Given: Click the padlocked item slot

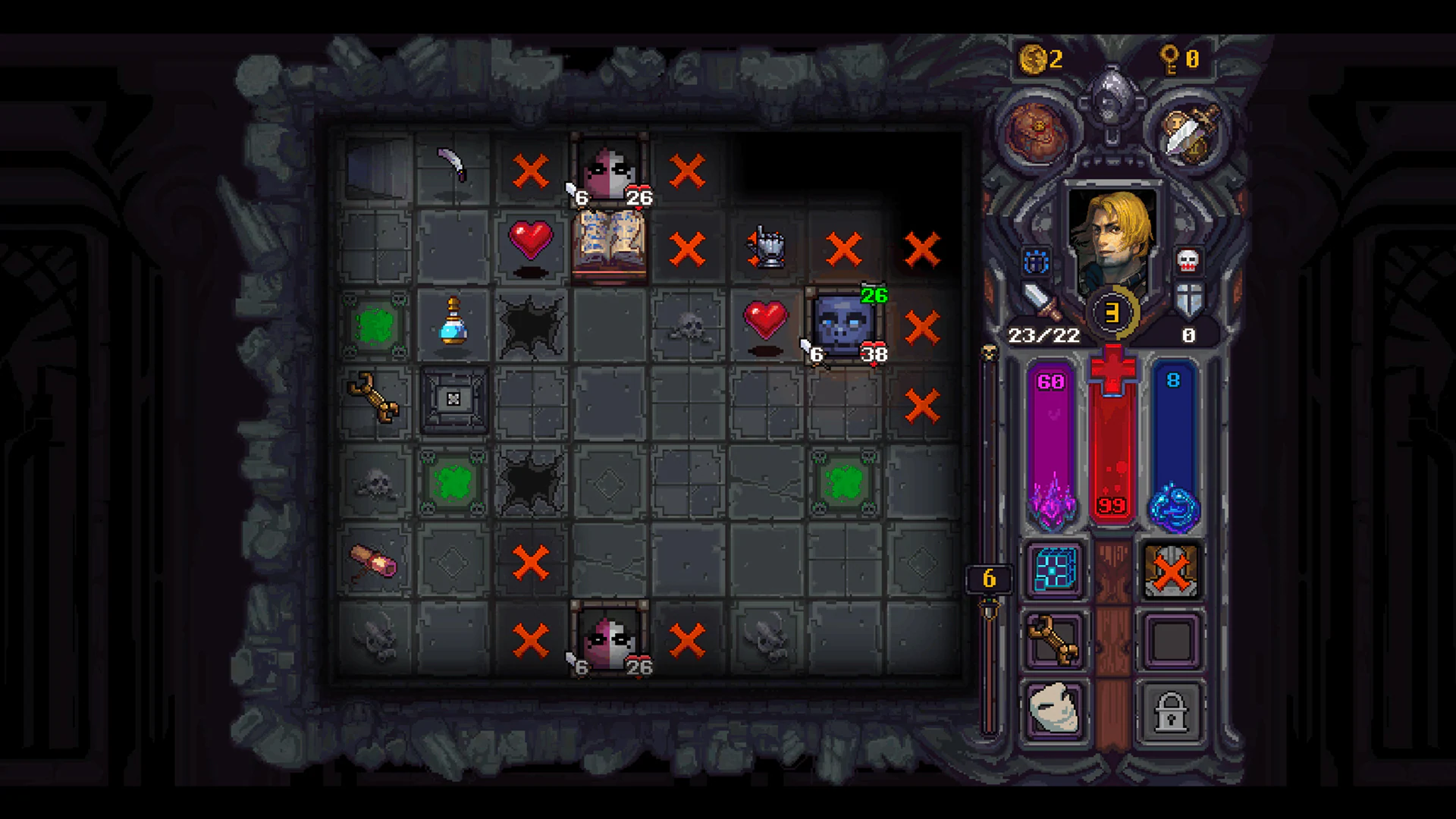Looking at the screenshot, I should tap(1171, 711).
